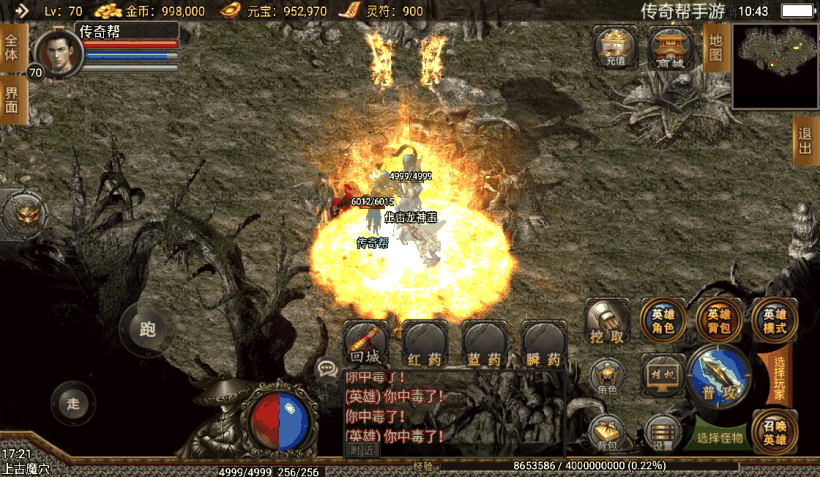The height and width of the screenshot is (477, 820).
Task: Select the 全体 tab
Action: (12, 48)
